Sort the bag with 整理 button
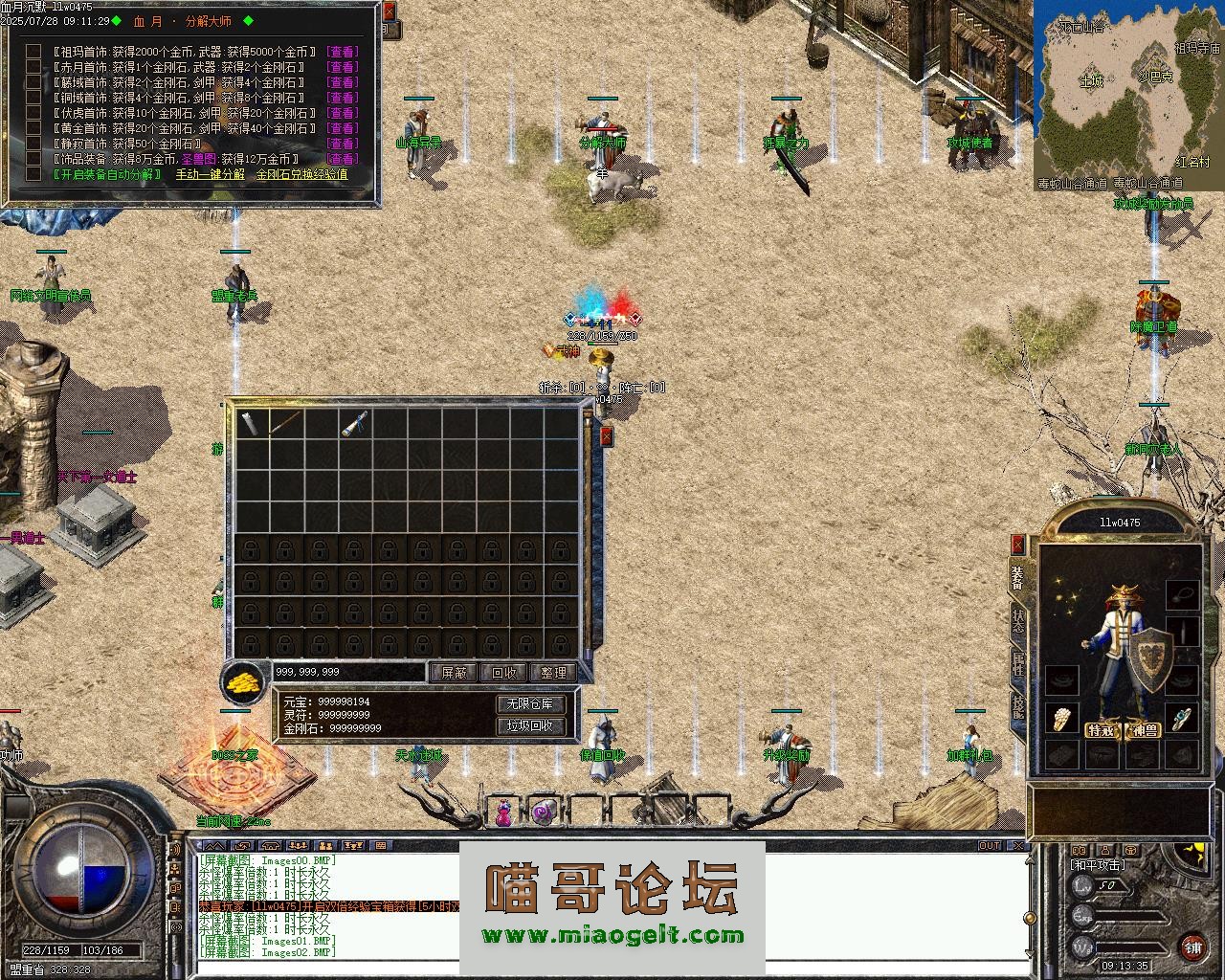 [x=553, y=673]
